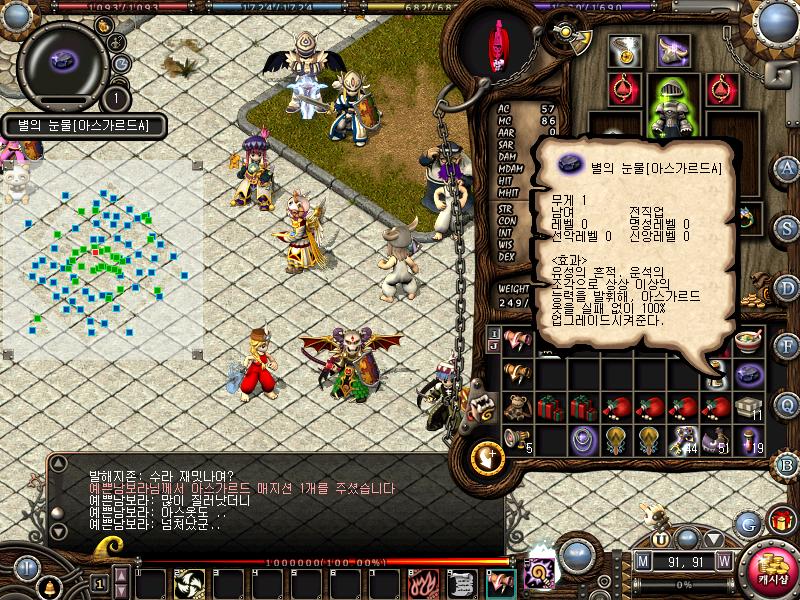Select the round G button
This screenshot has height=600, width=800.
pyautogui.click(x=748, y=523)
